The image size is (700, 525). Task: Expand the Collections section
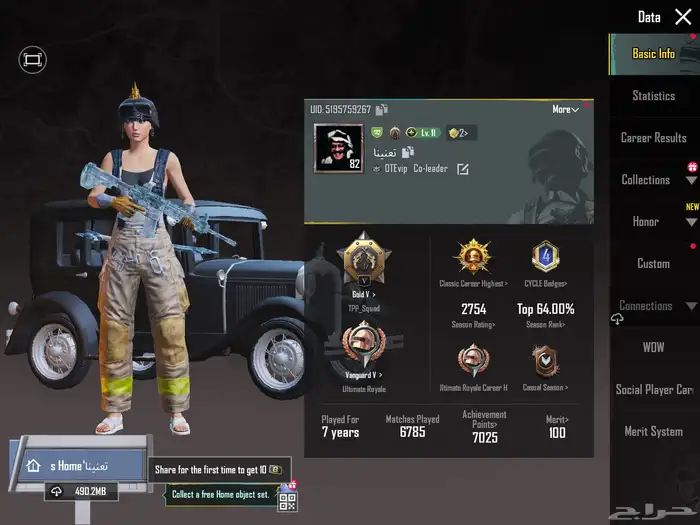tap(691, 181)
